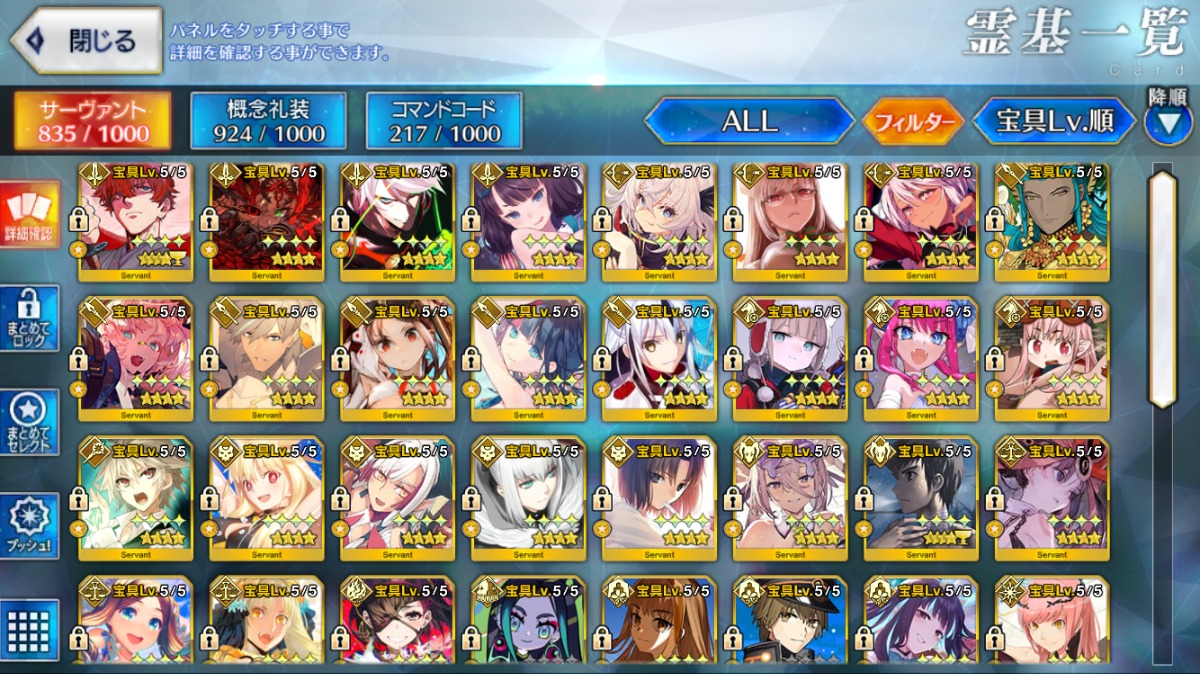Open the コマンドコード tab

[444, 121]
